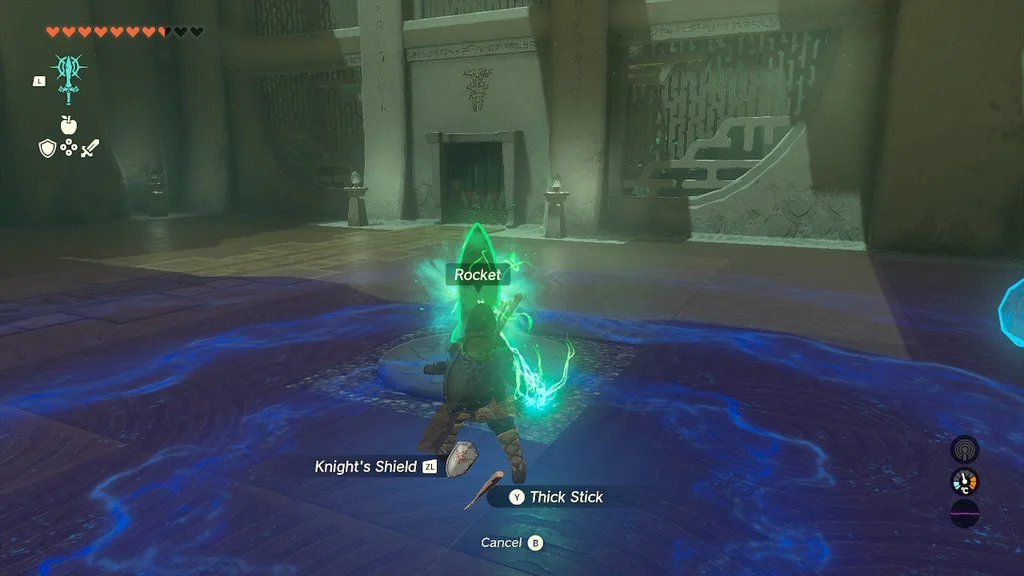This screenshot has width=1024, height=576.
Task: Check the temperature gauge icon
Action: pos(964,483)
